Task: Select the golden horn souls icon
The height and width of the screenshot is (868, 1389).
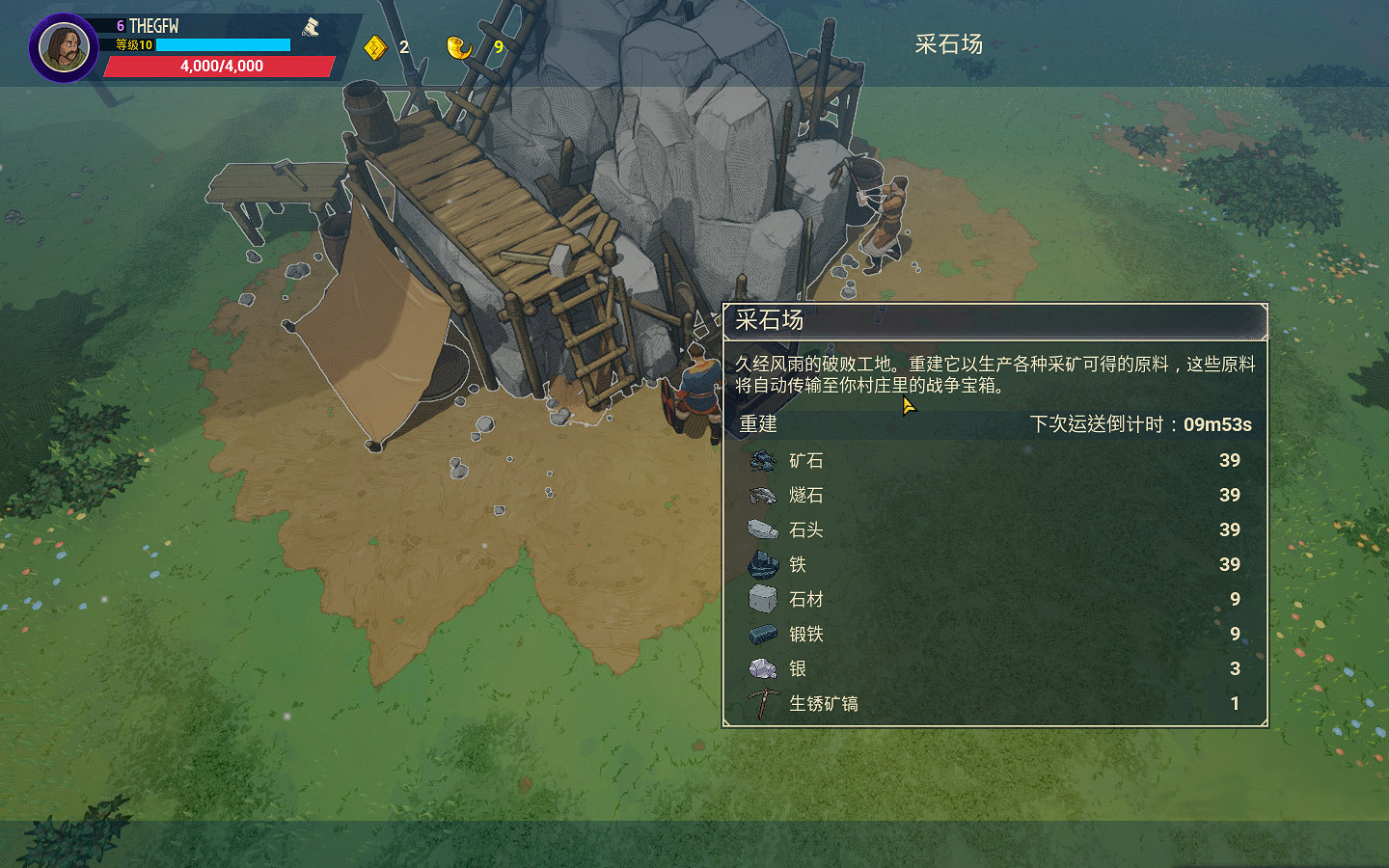Action: pyautogui.click(x=461, y=45)
